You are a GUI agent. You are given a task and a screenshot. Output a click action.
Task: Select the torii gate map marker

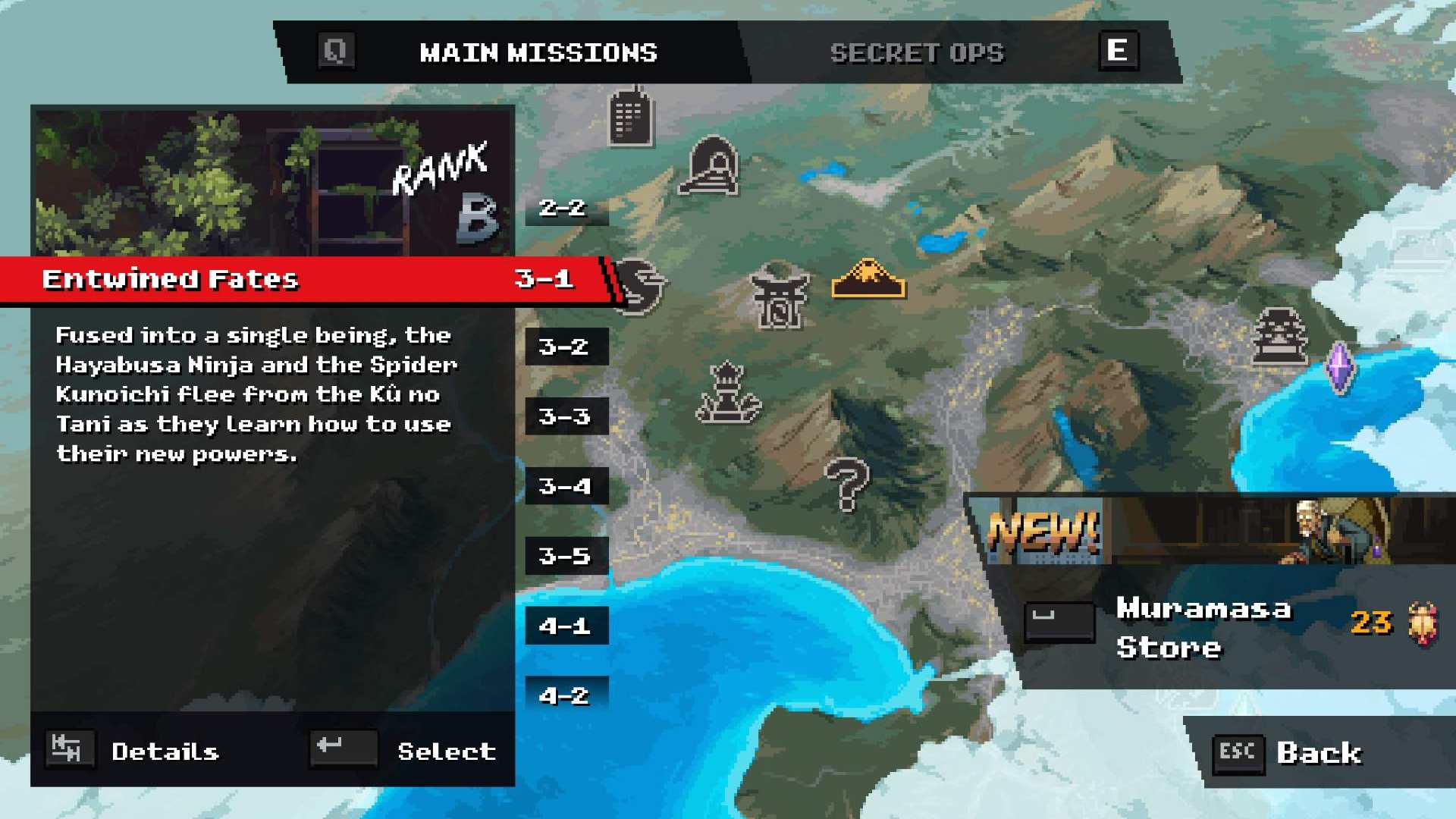pyautogui.click(x=779, y=297)
